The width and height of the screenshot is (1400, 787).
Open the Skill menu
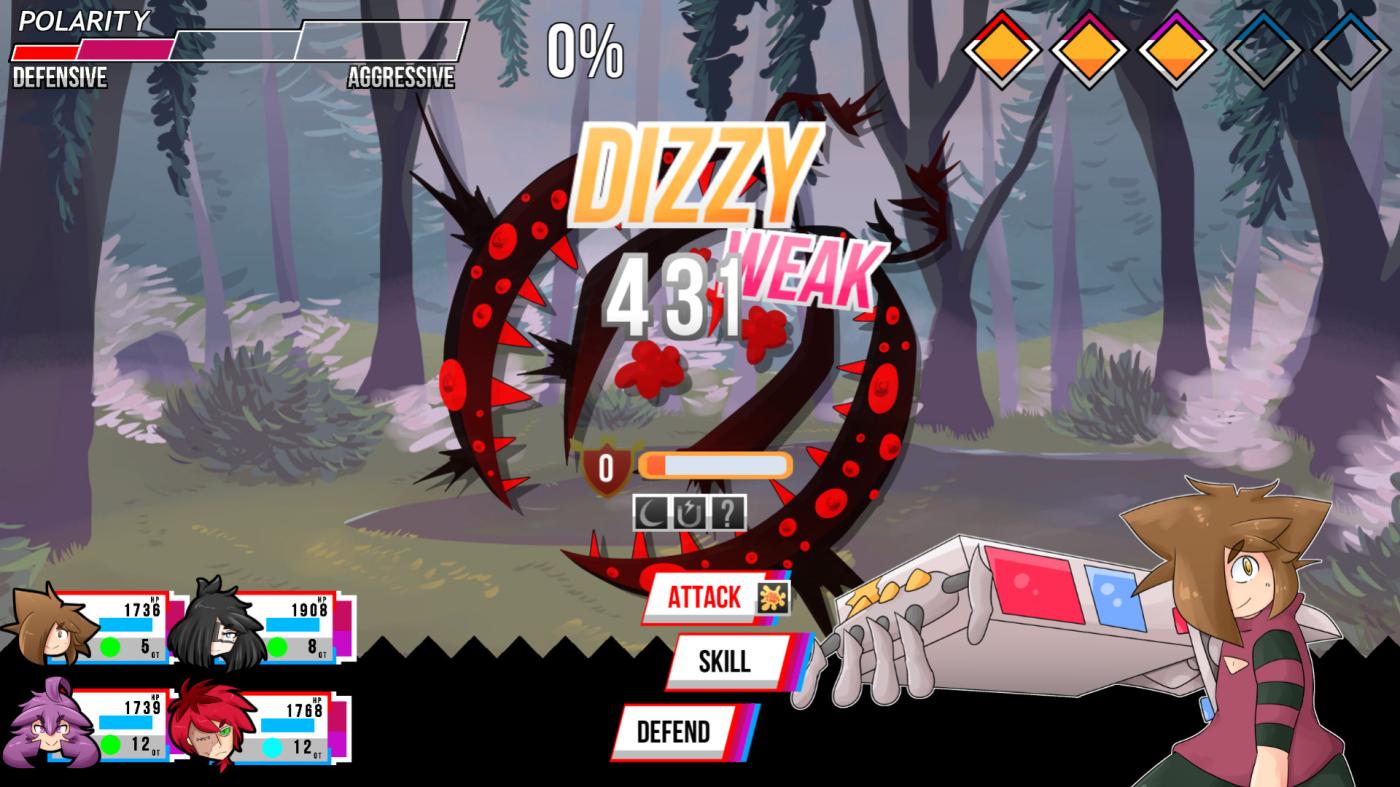[724, 661]
